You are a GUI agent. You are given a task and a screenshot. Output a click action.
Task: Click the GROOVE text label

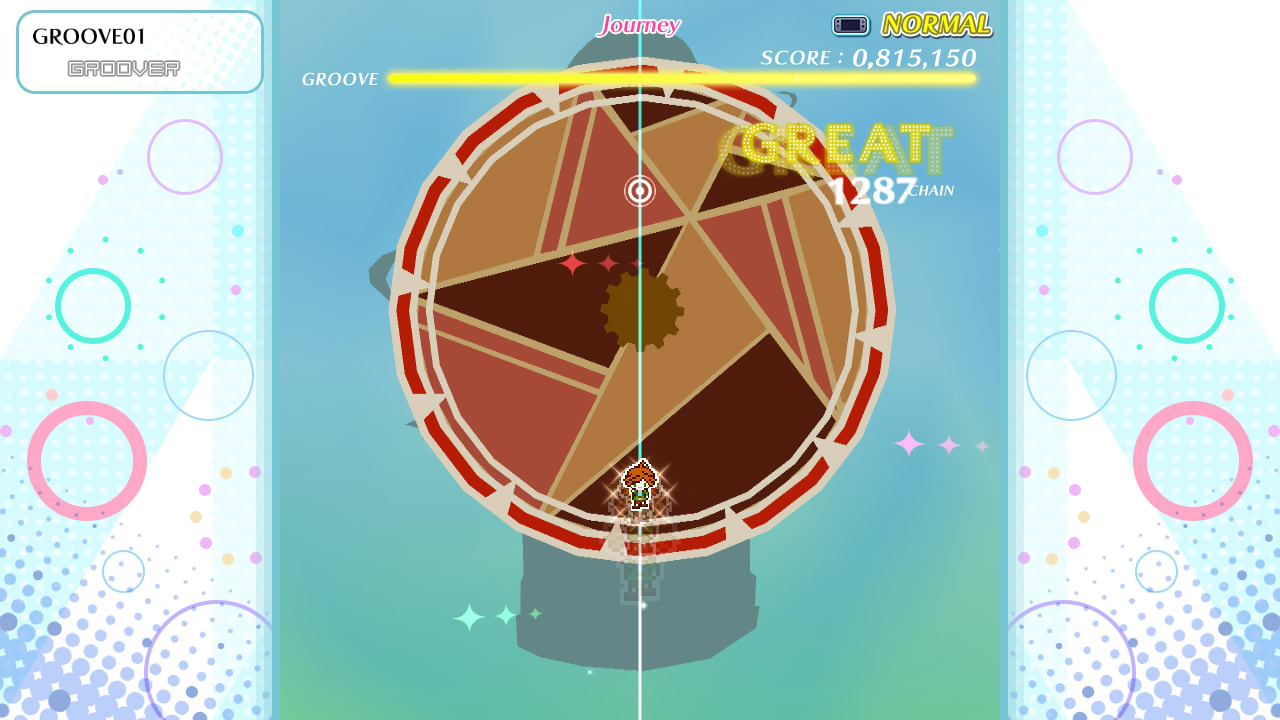coord(338,78)
